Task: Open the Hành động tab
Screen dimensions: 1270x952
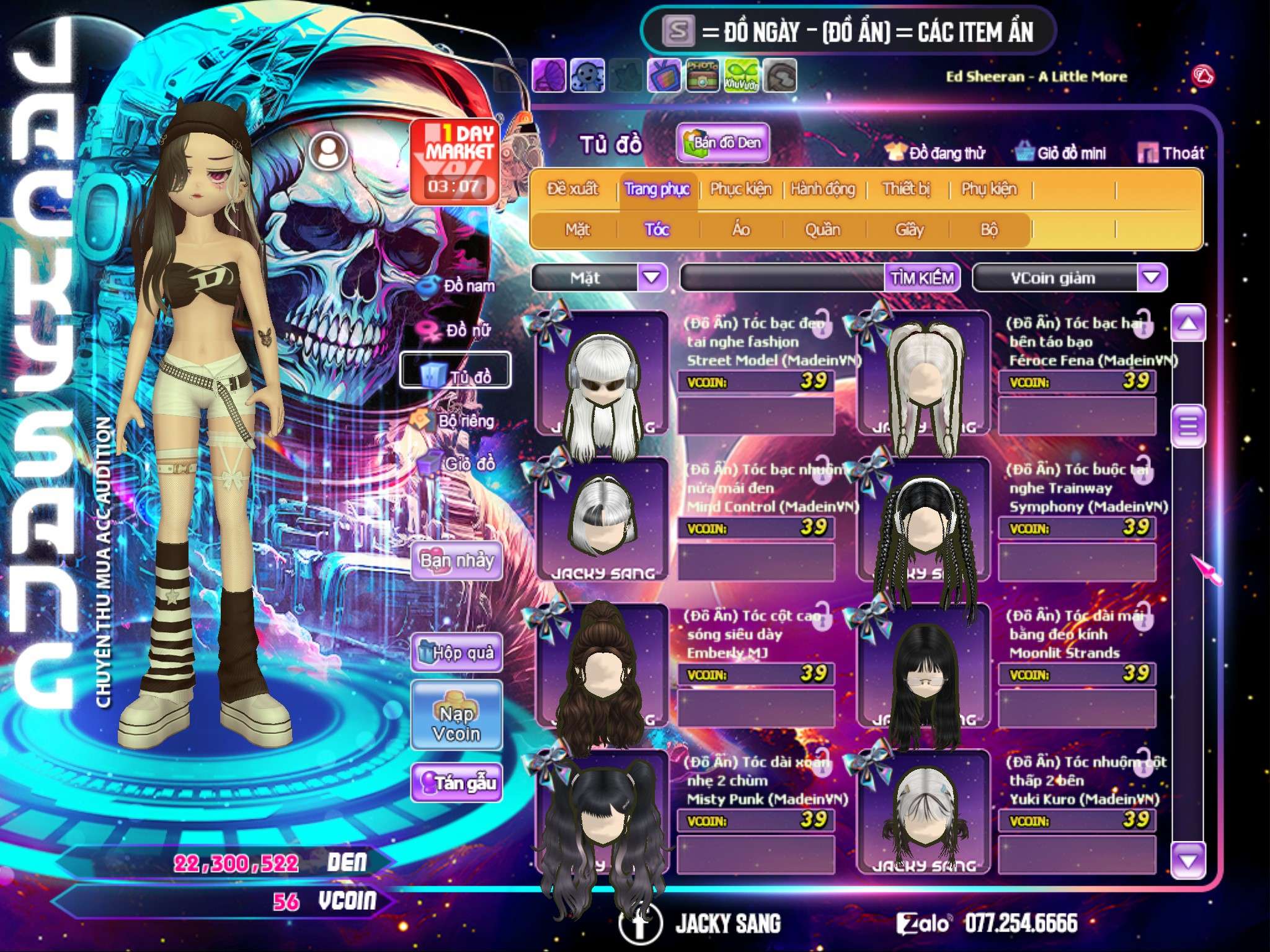Action: coord(823,189)
